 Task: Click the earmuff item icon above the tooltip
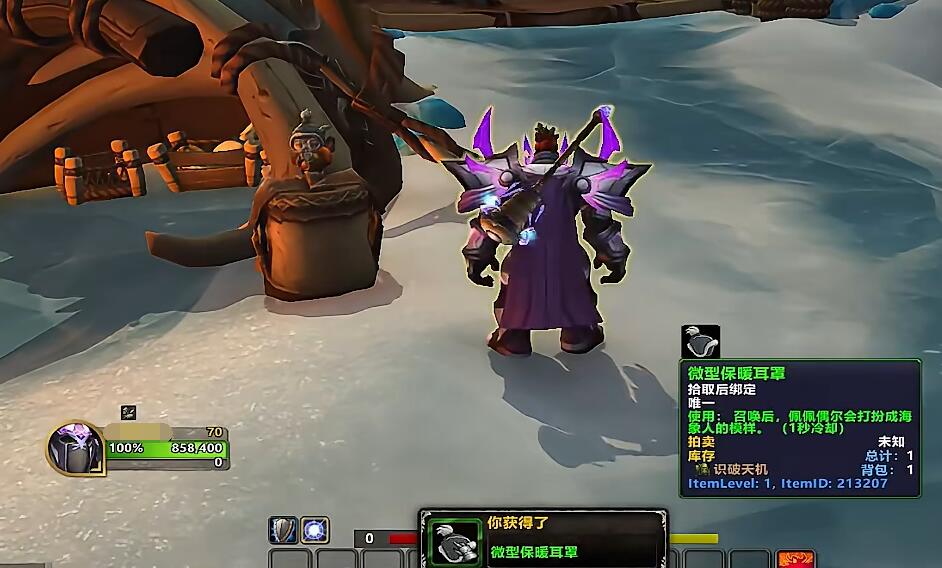(700, 342)
